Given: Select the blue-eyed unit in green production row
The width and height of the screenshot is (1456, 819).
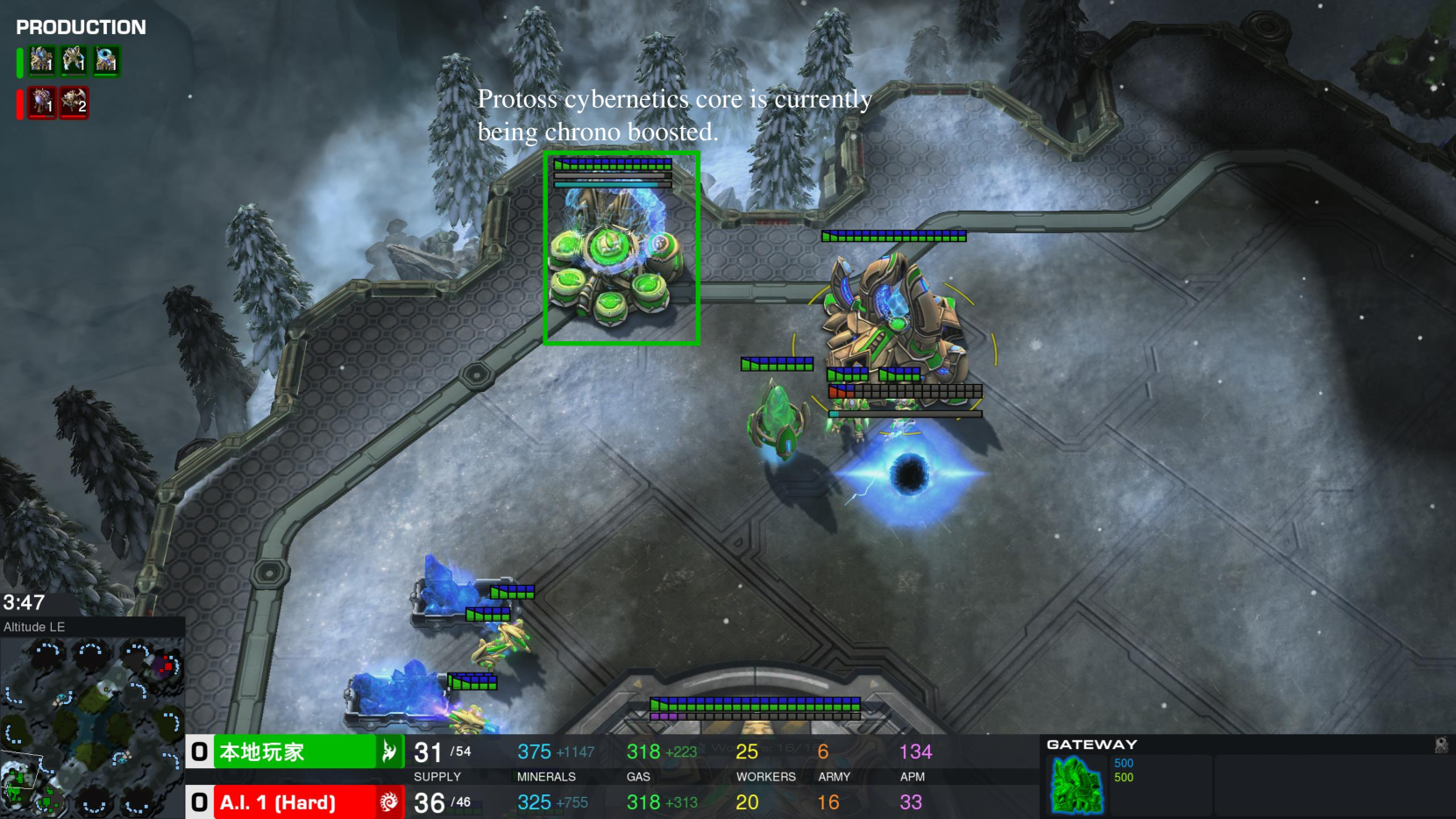Looking at the screenshot, I should coord(106,61).
